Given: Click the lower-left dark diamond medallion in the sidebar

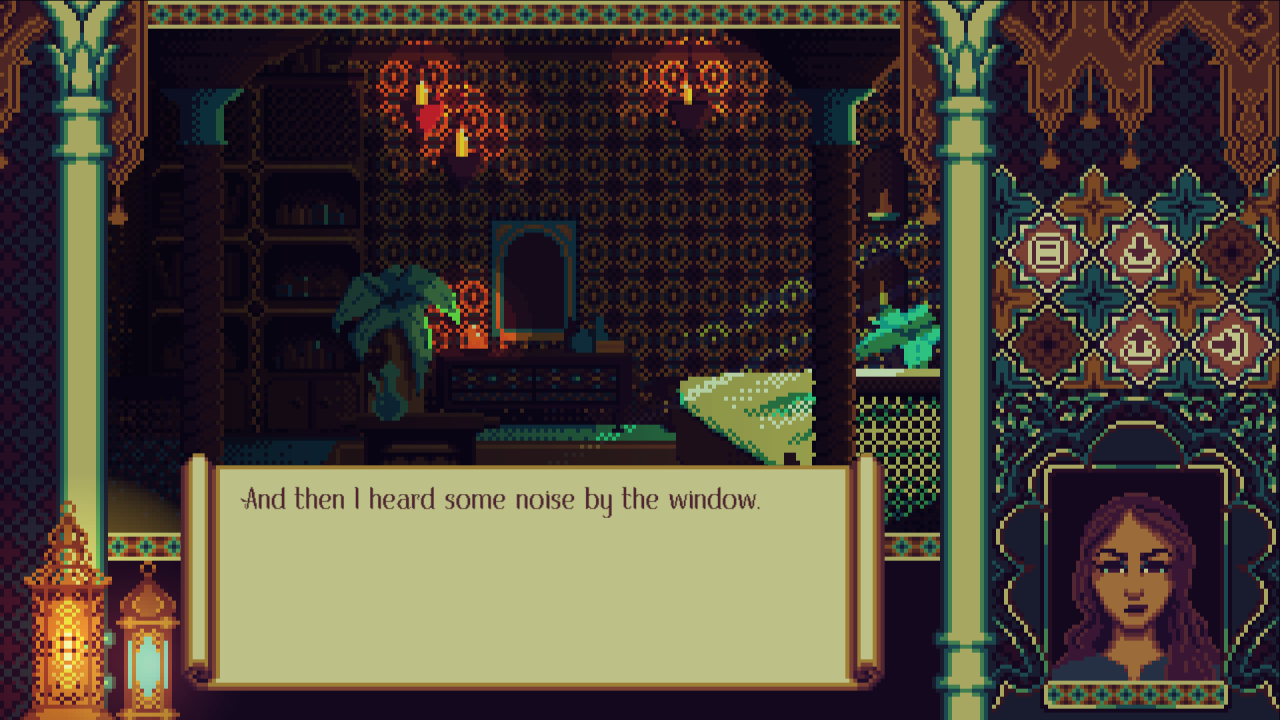Looking at the screenshot, I should pyautogui.click(x=1048, y=342).
